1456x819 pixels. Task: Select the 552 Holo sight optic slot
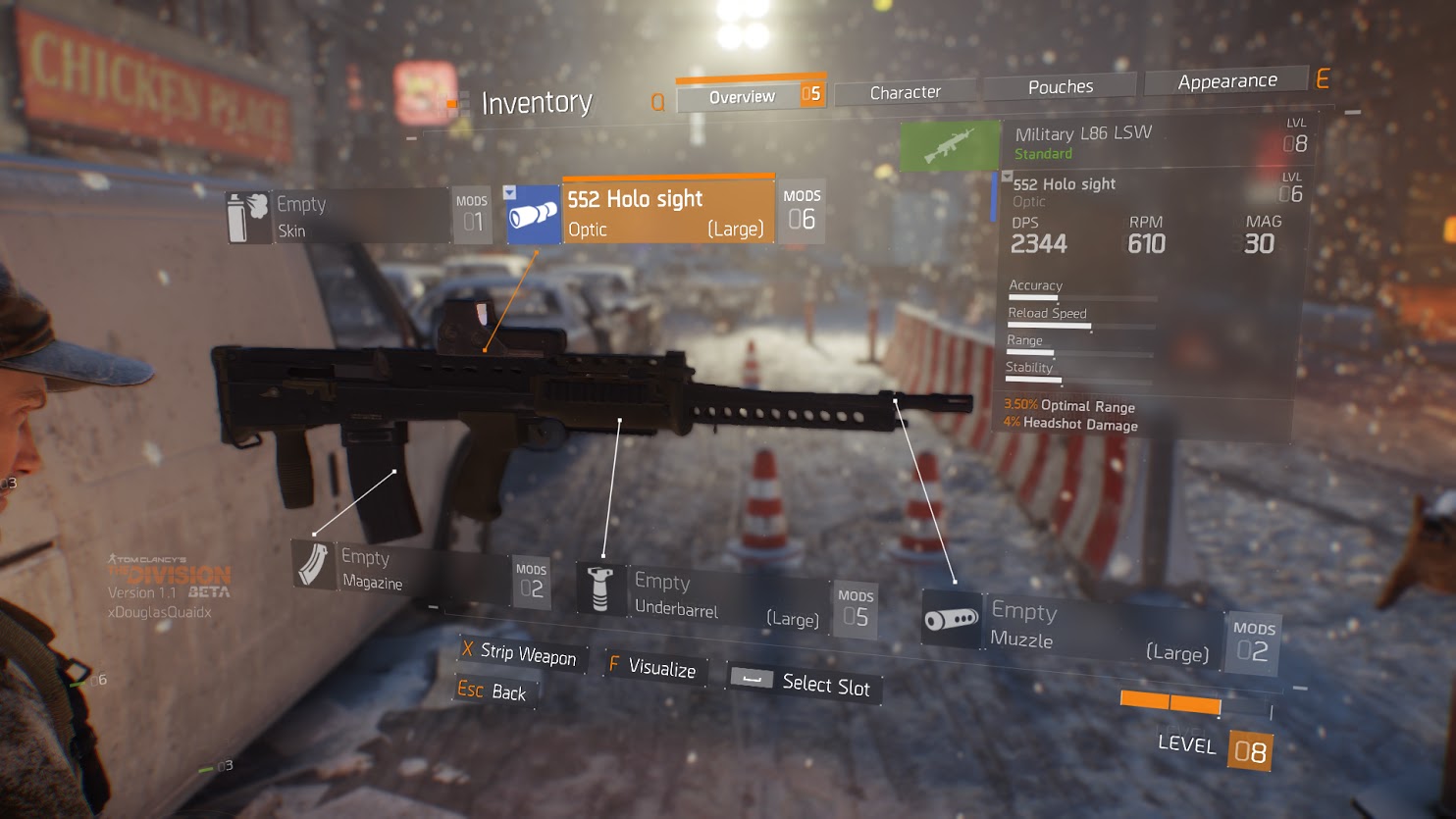point(667,212)
